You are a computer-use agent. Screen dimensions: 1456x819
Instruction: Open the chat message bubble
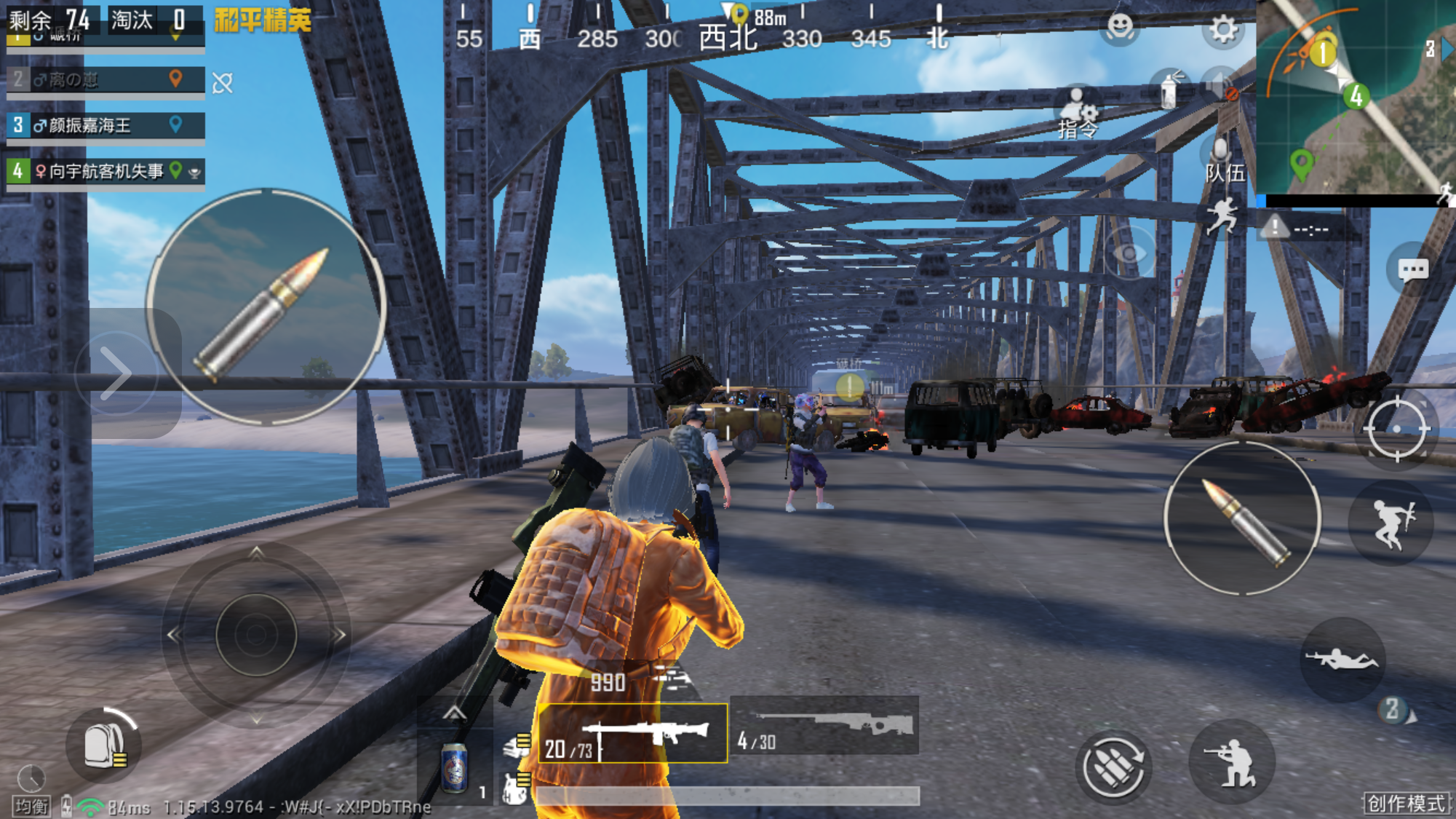coord(1412,270)
